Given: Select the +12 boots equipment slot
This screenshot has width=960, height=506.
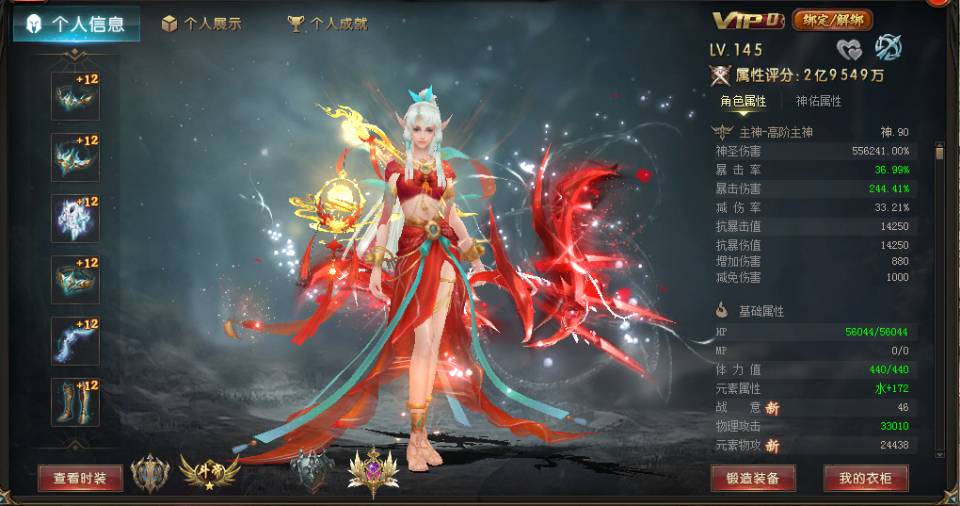Looking at the screenshot, I should point(75,402).
